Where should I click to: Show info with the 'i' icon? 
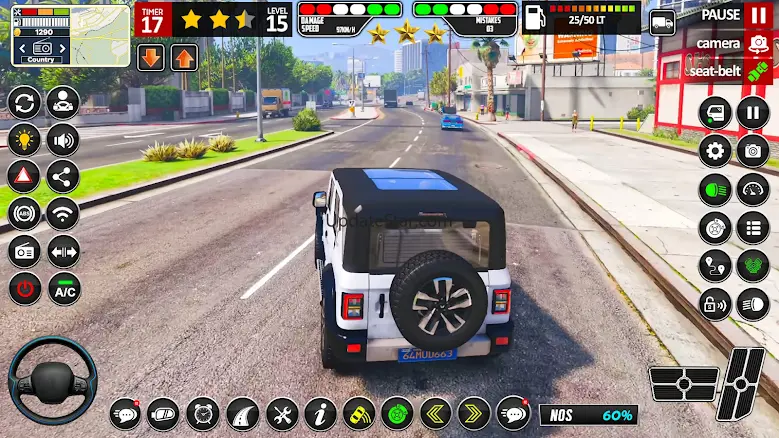[x=320, y=414]
